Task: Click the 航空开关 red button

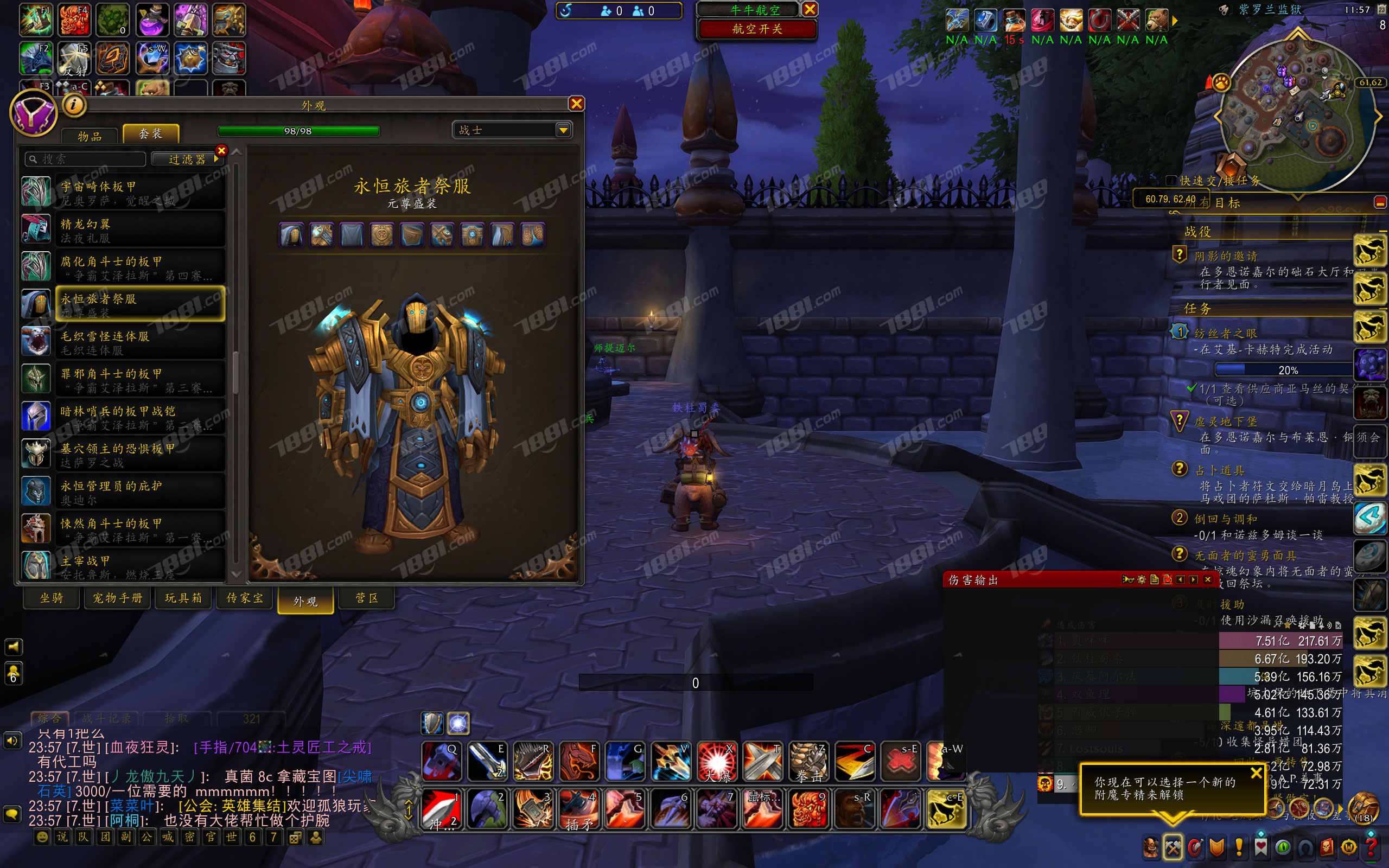Action: pyautogui.click(x=756, y=29)
